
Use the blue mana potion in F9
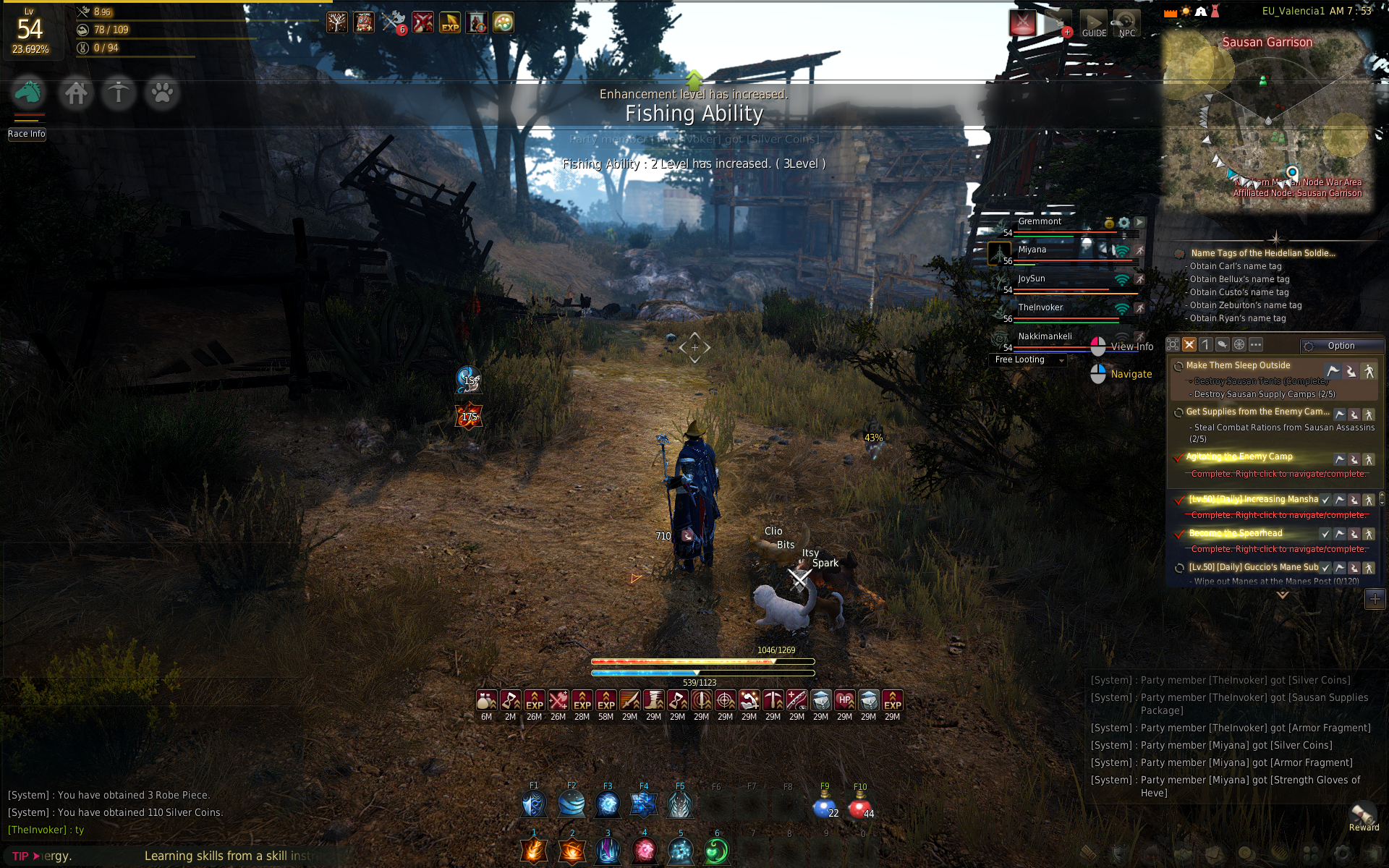(824, 806)
